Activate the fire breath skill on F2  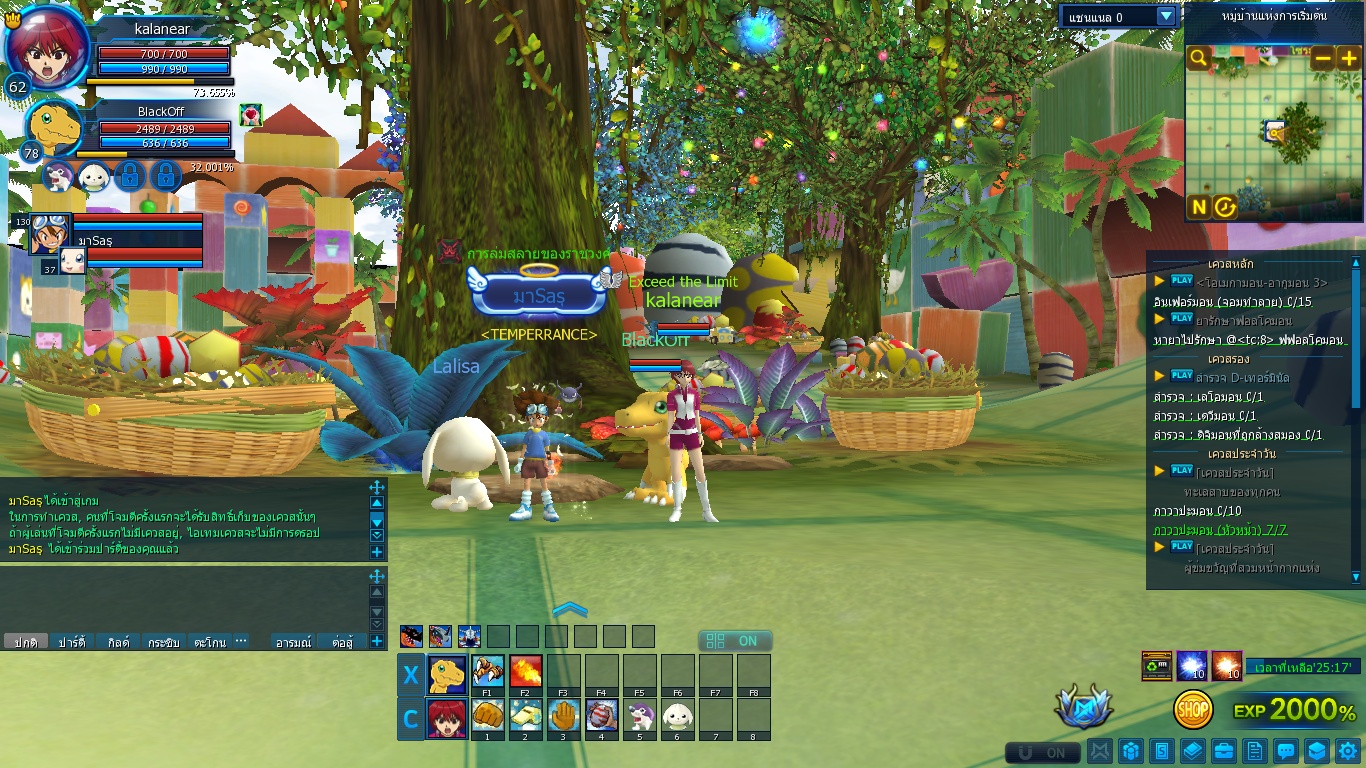pyautogui.click(x=526, y=671)
